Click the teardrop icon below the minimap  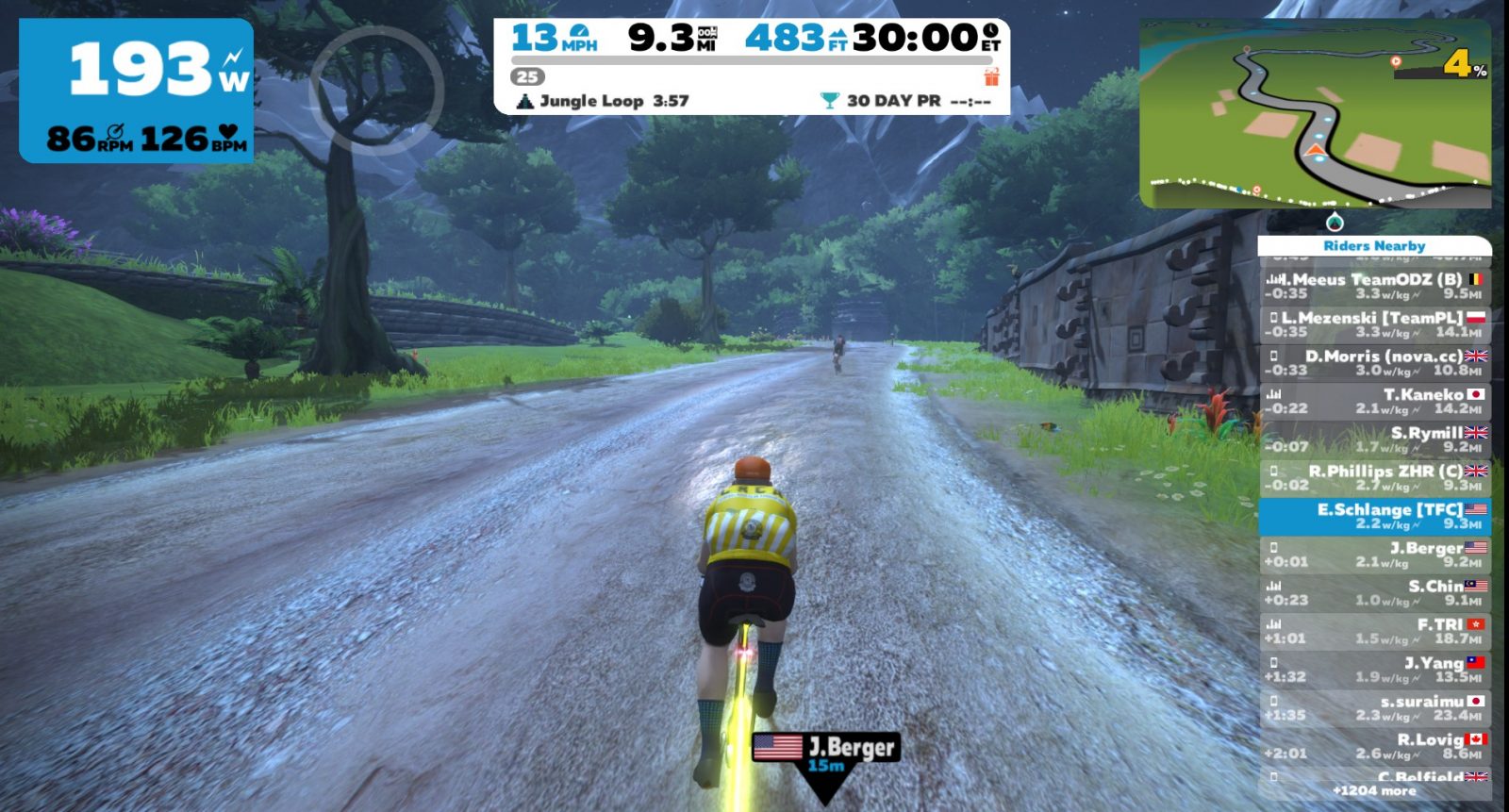[1334, 223]
